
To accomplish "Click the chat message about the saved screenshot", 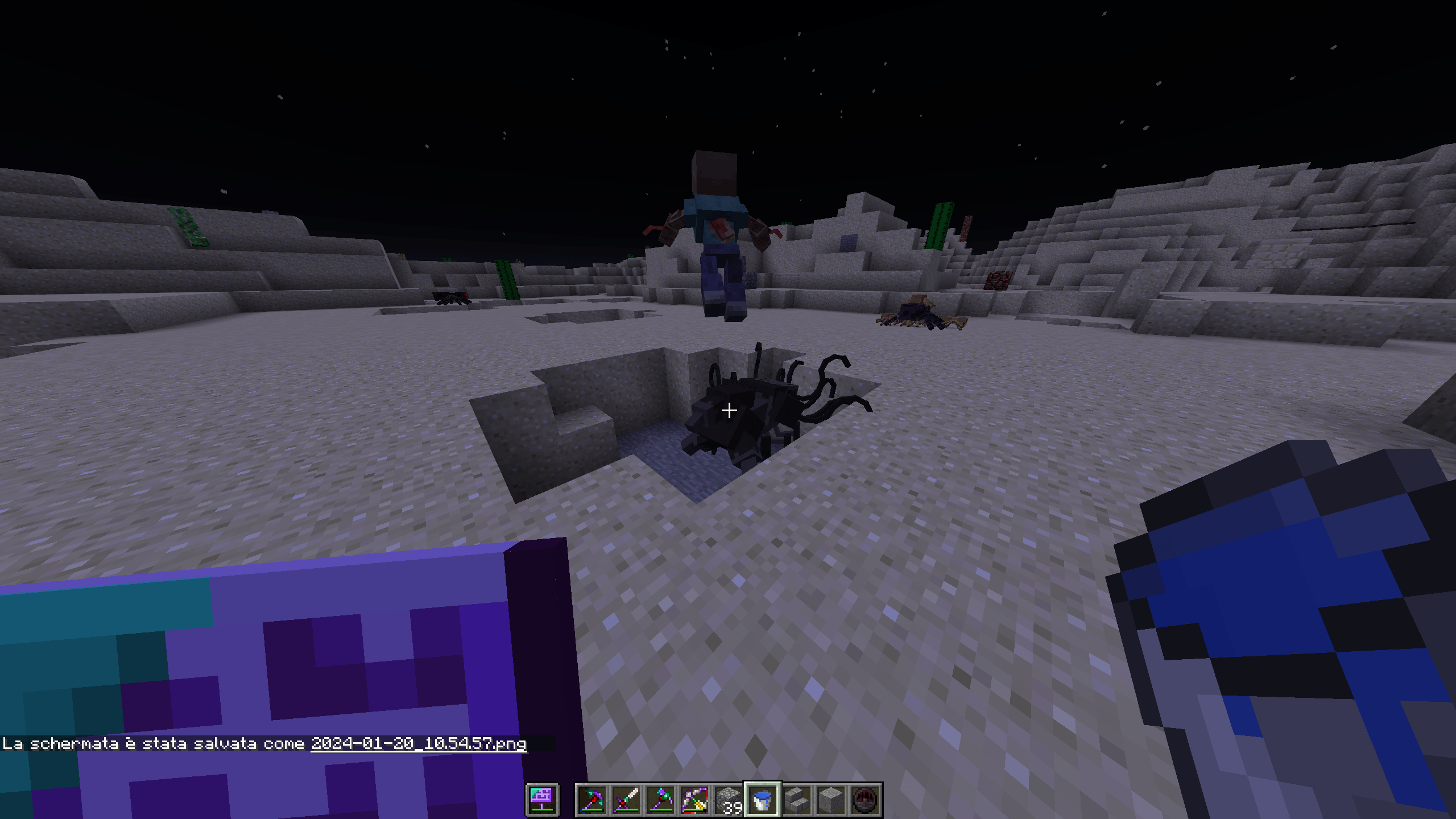I will coord(154,744).
